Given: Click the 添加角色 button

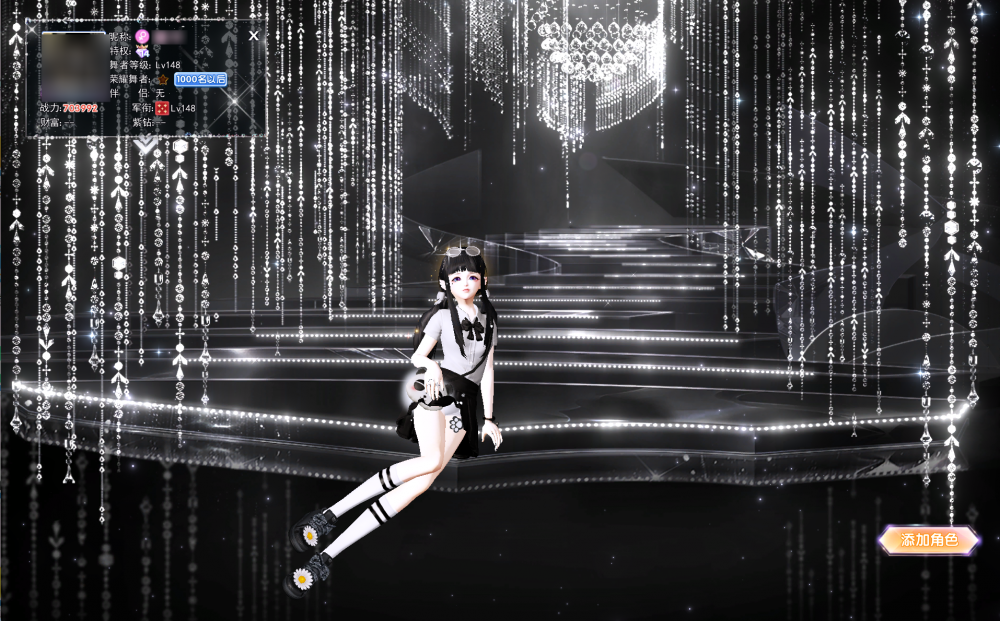Looking at the screenshot, I should [928, 540].
